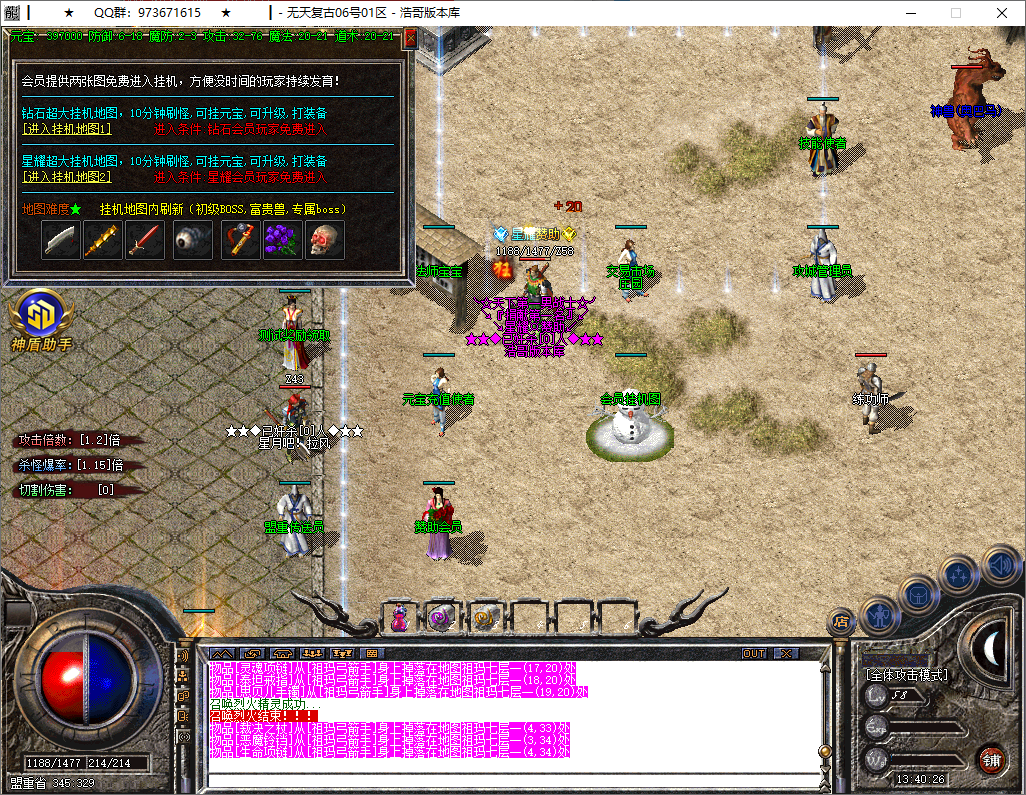1026x795 pixels.
Task: Select the red-eyed skull reward icon
Action: (x=324, y=240)
